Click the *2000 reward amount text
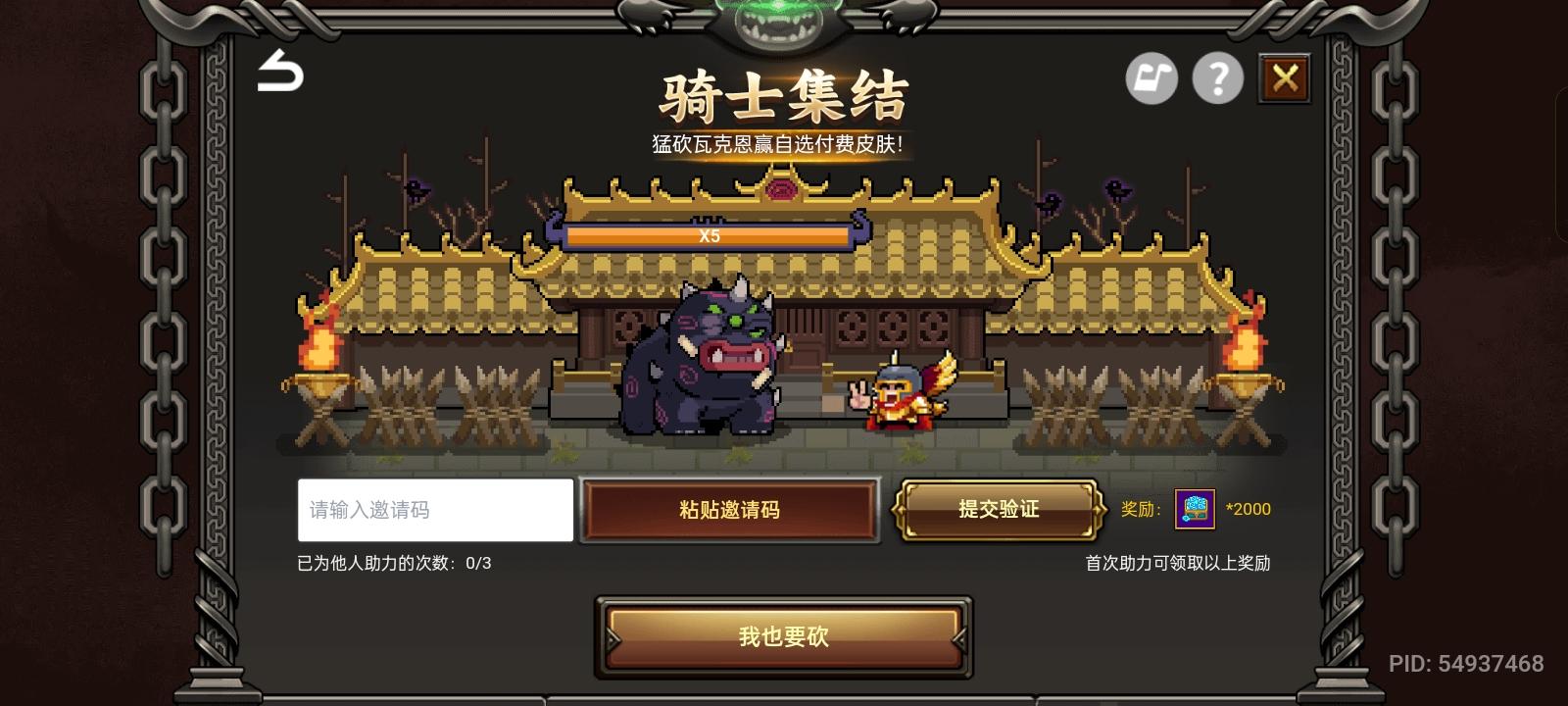This screenshot has height=706, width=1568. tap(1249, 509)
